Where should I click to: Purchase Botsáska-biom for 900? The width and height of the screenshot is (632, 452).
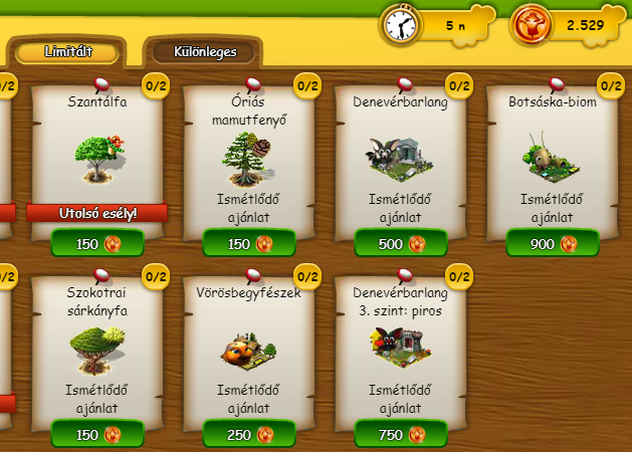552,243
